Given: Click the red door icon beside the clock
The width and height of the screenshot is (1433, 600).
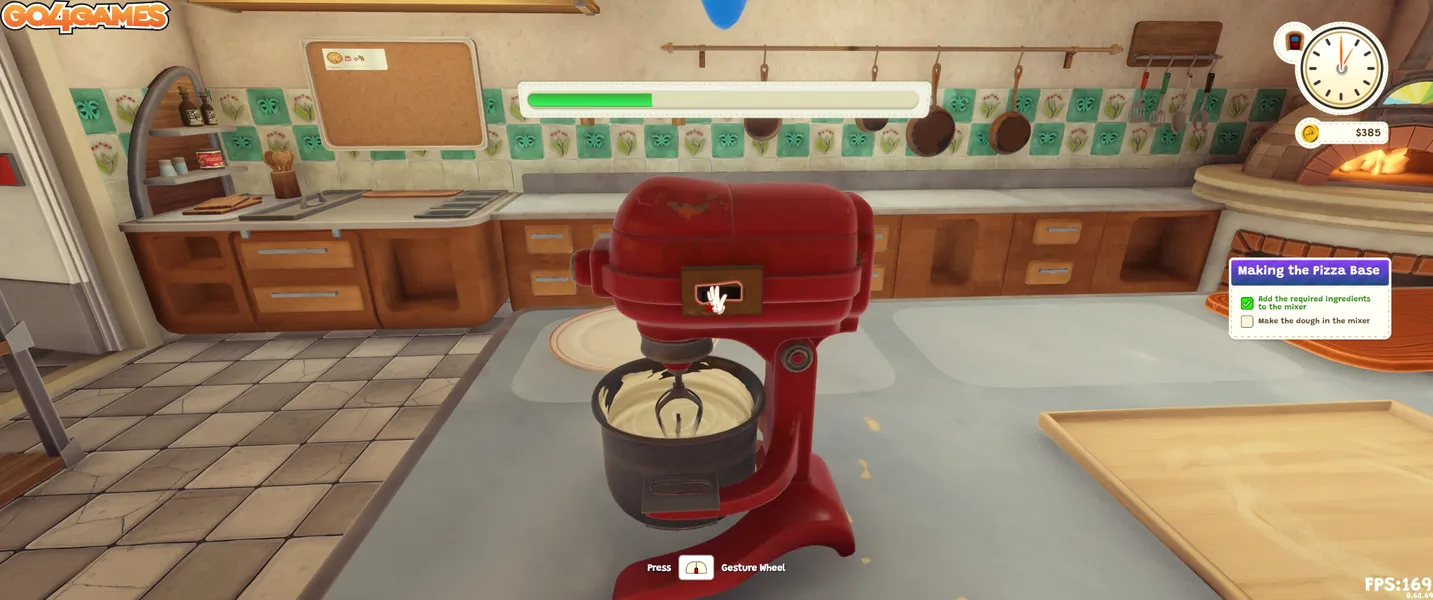Looking at the screenshot, I should [x=1295, y=42].
